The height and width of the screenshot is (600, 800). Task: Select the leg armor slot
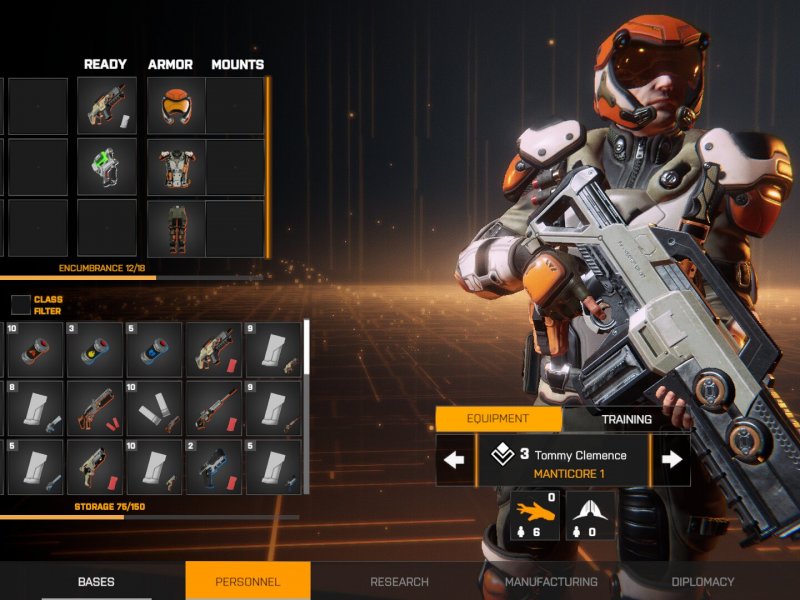(x=176, y=228)
